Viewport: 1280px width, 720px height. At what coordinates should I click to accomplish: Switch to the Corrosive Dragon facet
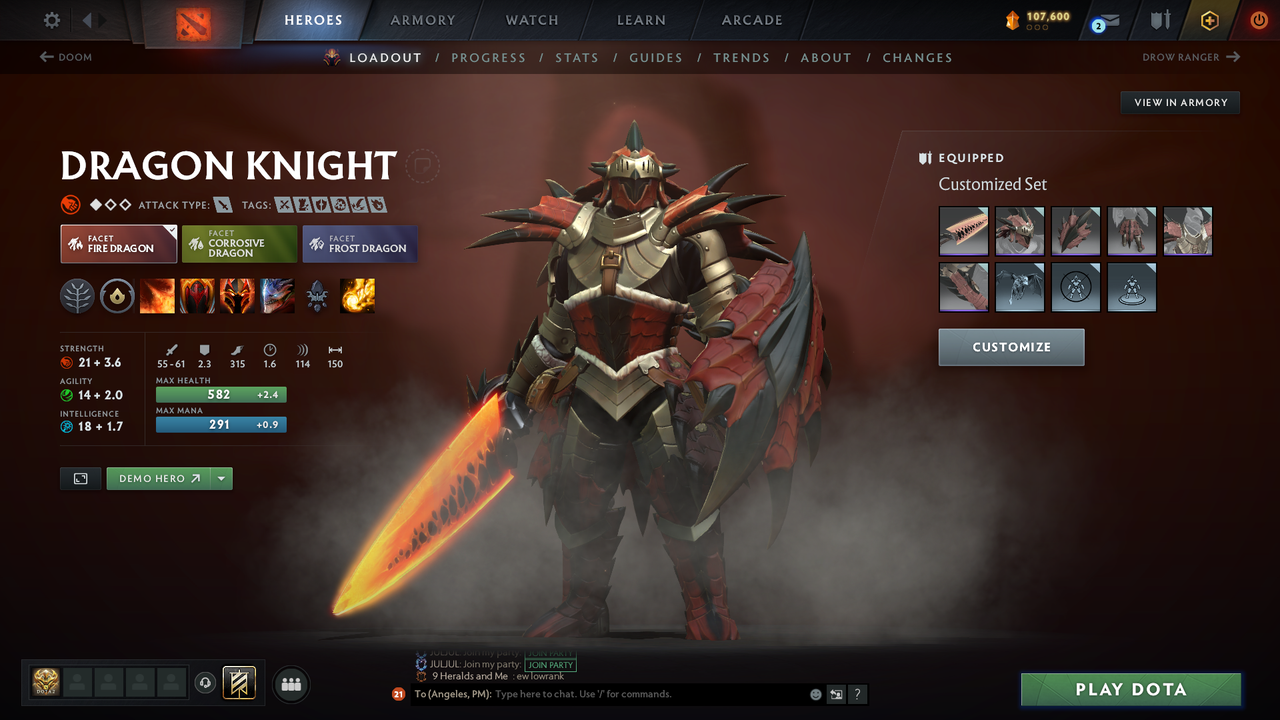coord(238,243)
